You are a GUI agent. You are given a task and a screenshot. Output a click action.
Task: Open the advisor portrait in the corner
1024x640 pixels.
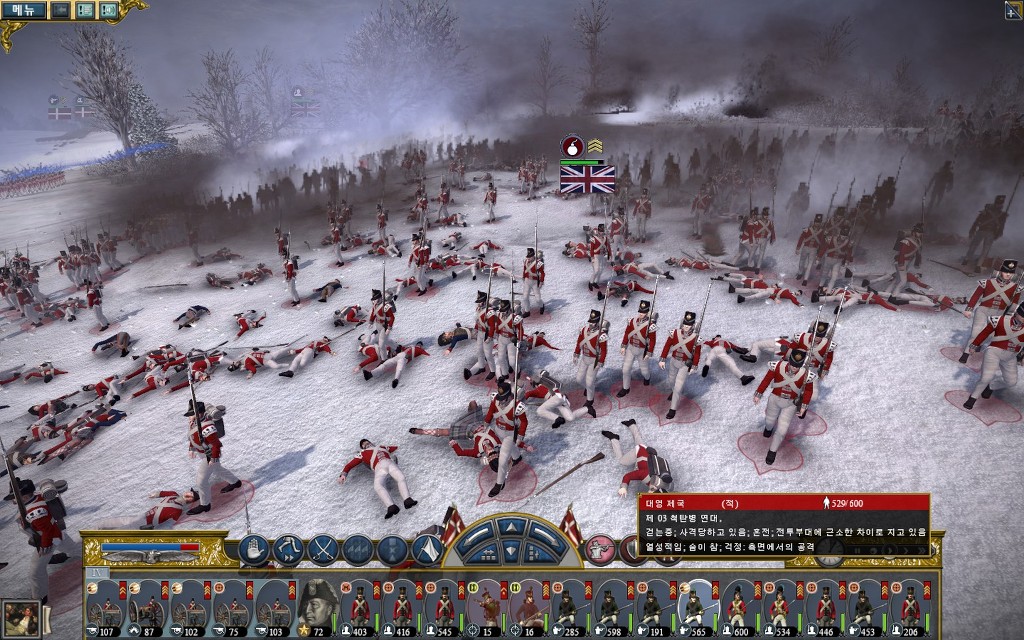coord(21,617)
